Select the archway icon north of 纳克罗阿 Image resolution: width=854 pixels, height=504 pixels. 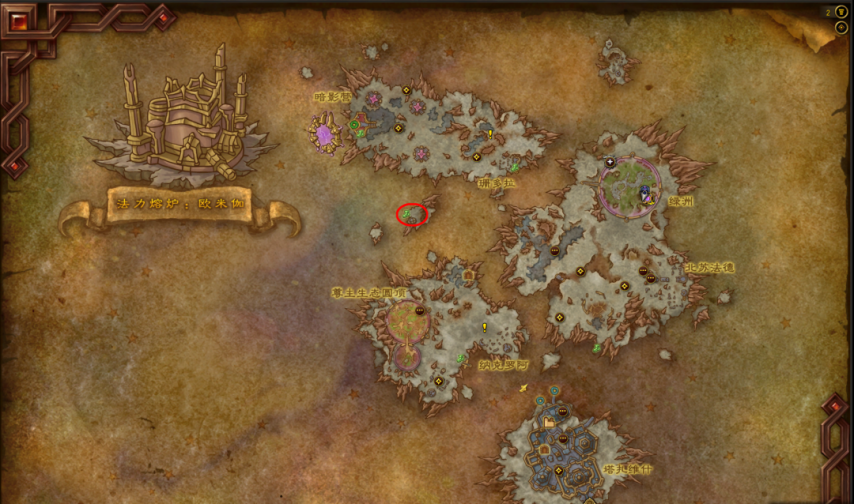(x=467, y=277)
